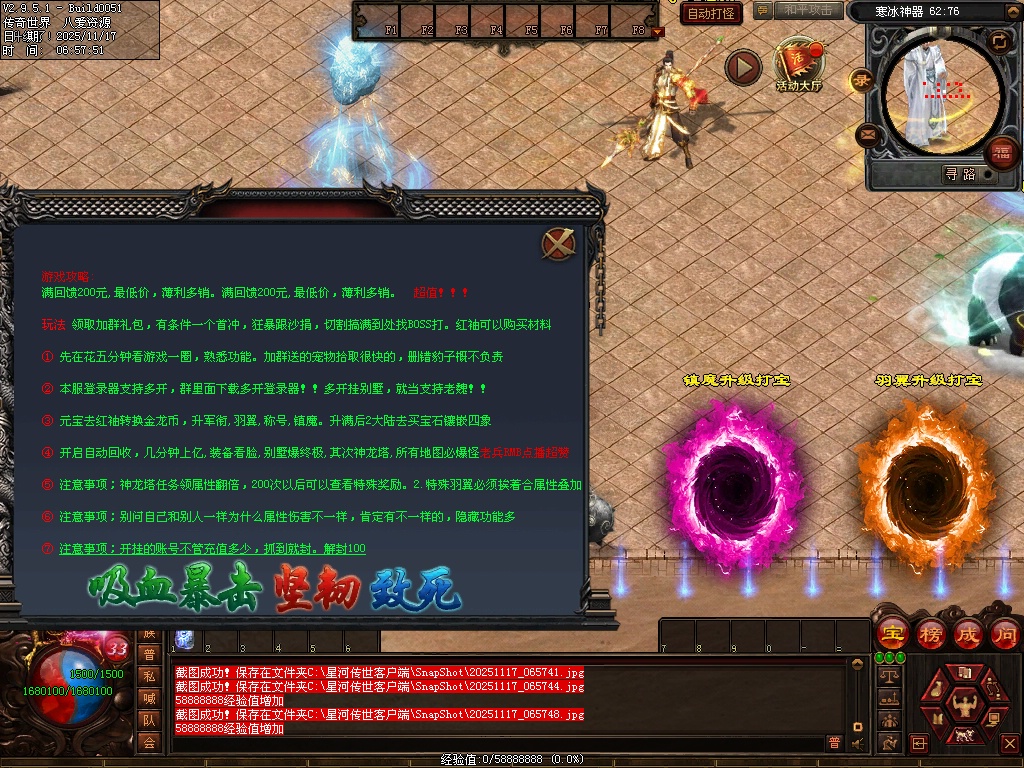The width and height of the screenshot is (1024, 768).
Task: Open the red 福 welfare button
Action: point(1000,152)
